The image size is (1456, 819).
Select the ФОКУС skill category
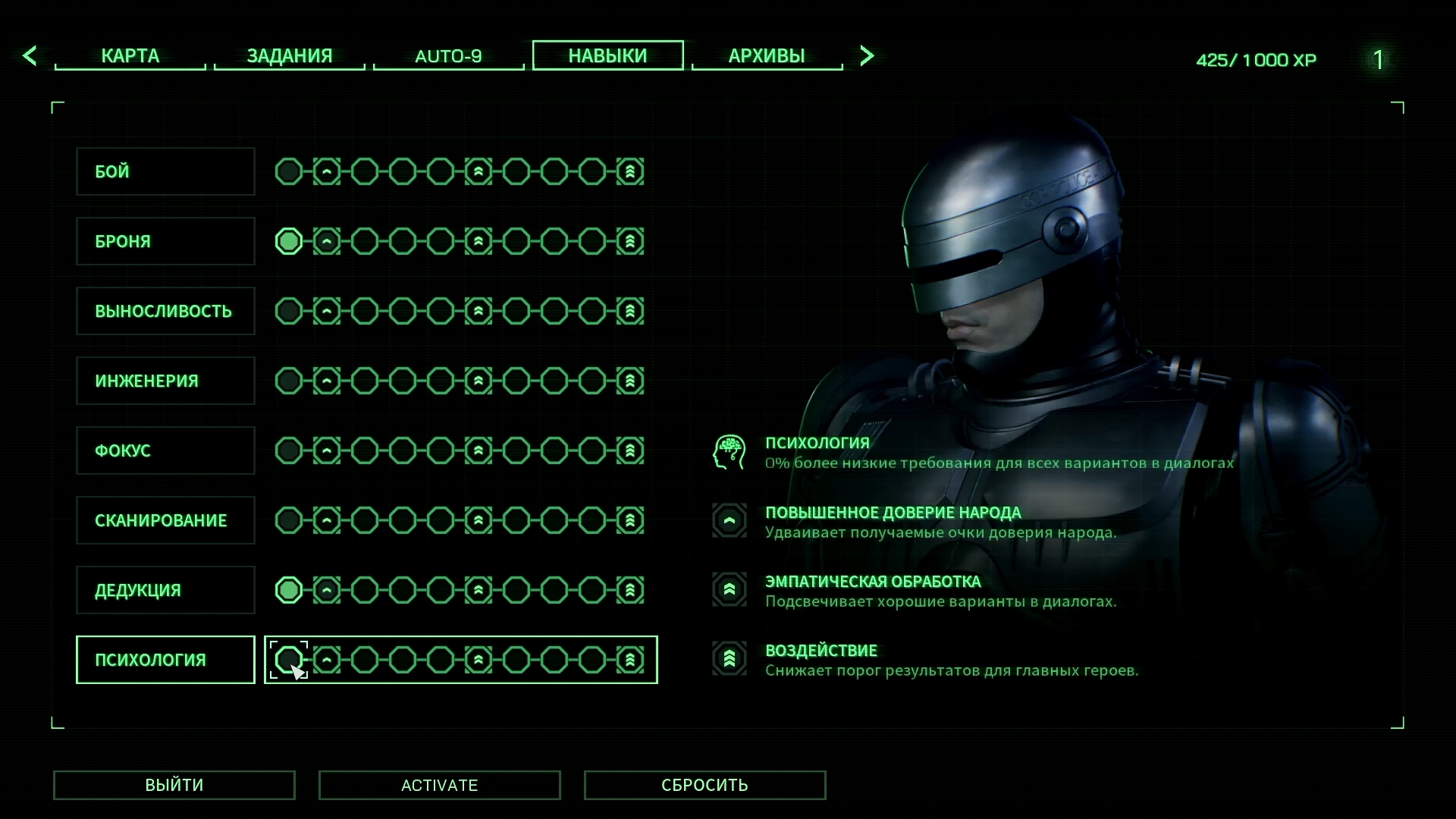tap(165, 450)
